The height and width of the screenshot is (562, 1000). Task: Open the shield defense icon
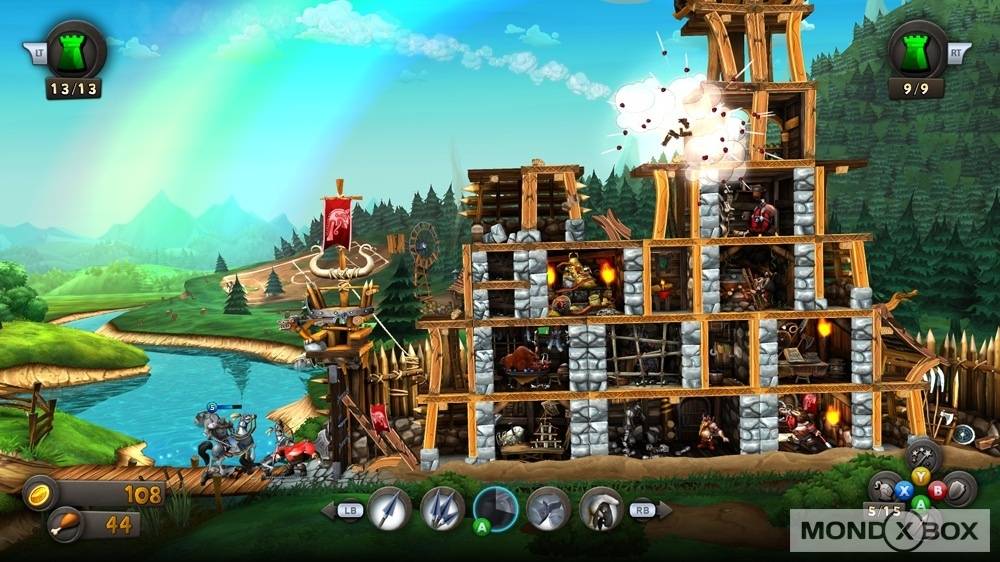[959, 488]
